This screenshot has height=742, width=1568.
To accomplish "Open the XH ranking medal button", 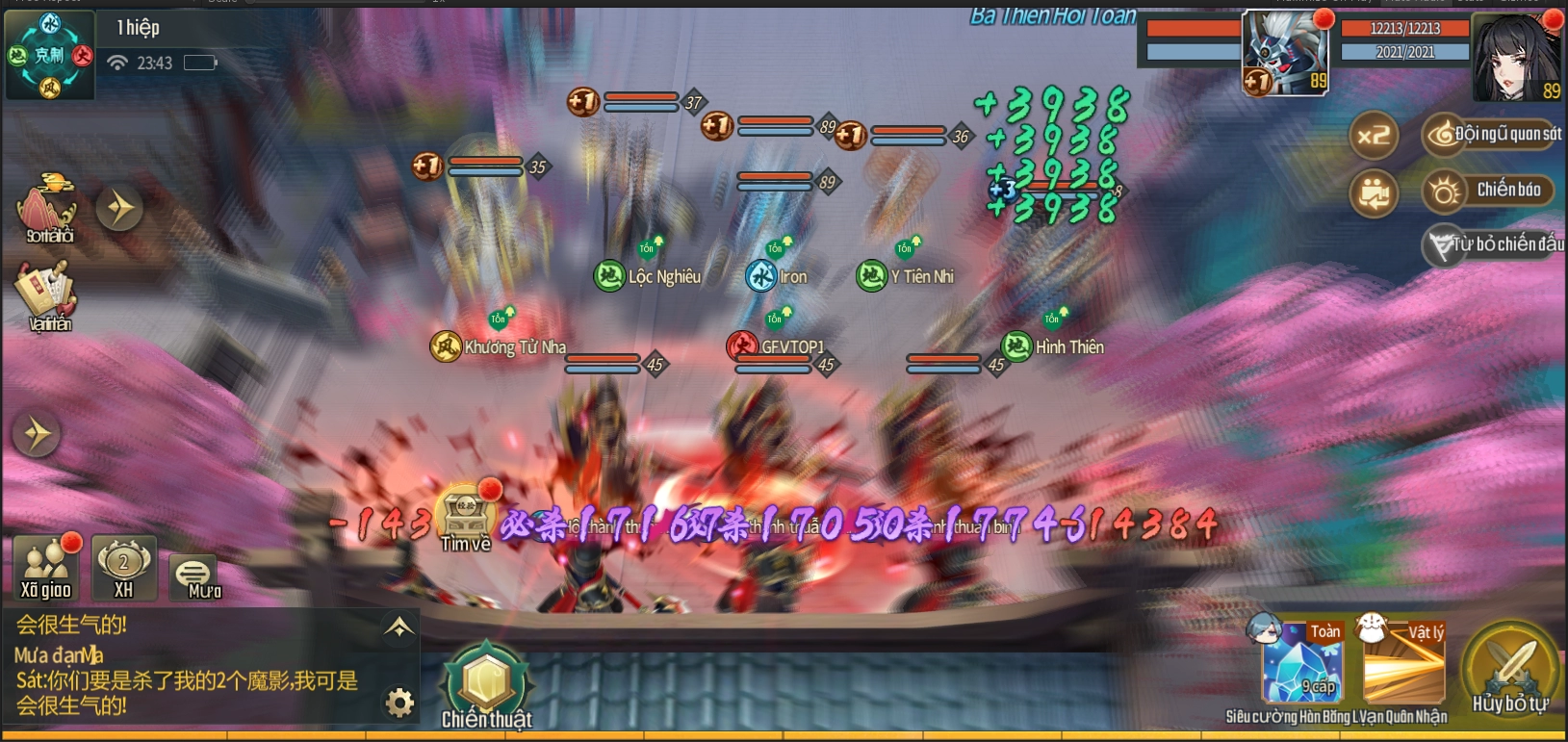I will tap(123, 569).
